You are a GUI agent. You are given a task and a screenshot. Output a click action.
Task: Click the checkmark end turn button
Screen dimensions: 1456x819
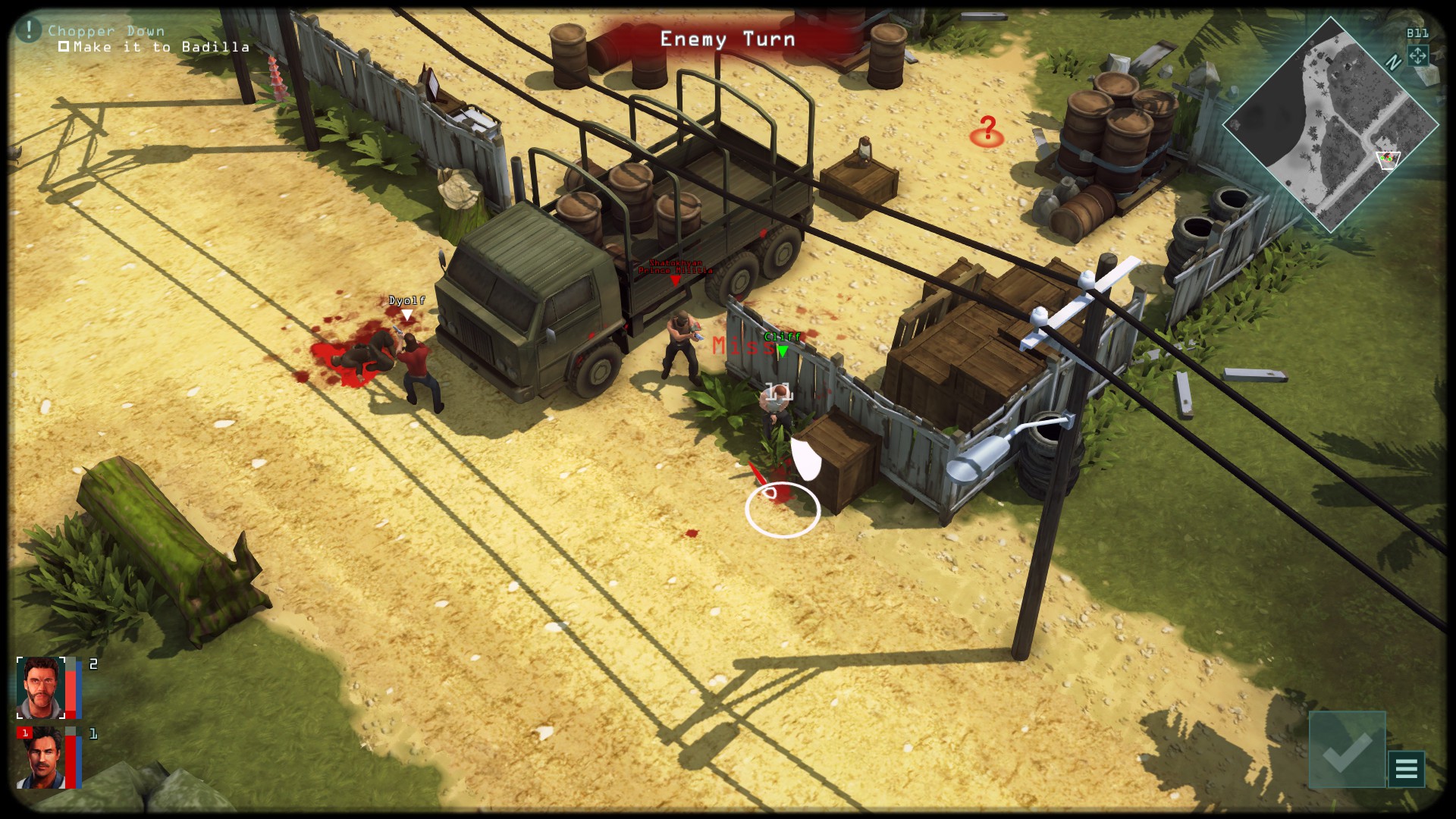pos(1347,749)
